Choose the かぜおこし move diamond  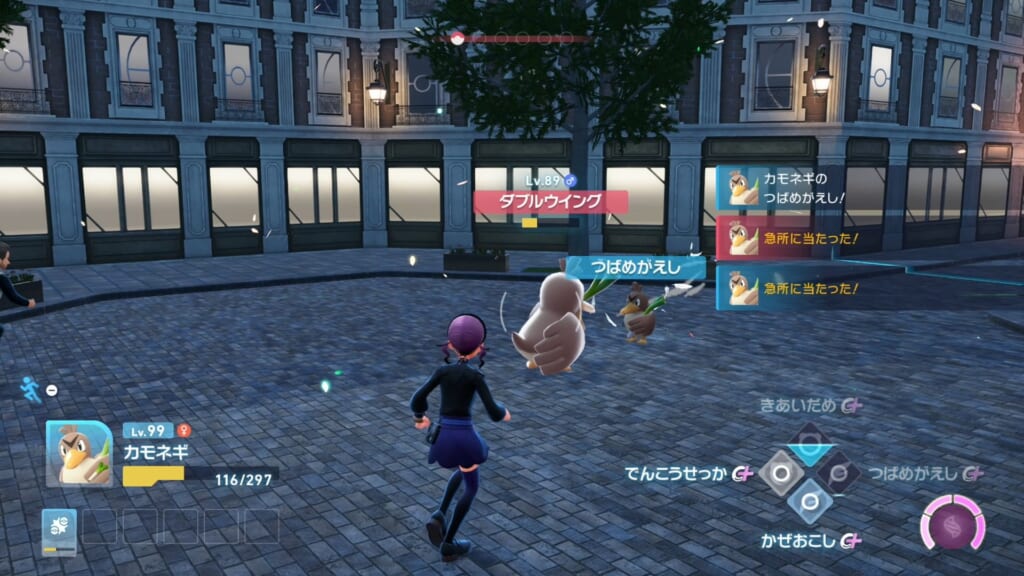pos(810,502)
